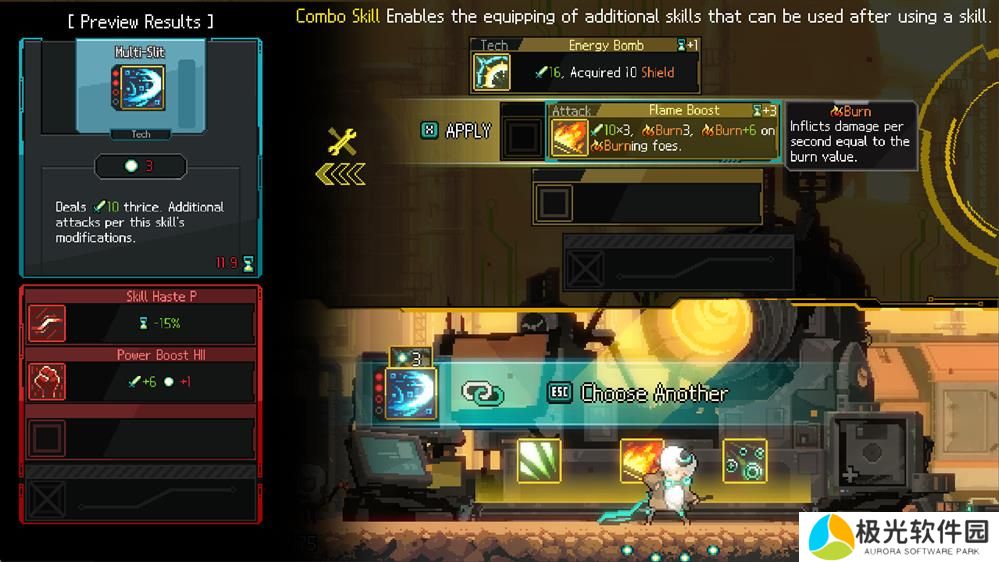Screen dimensions: 999x562
Task: Select the Energy Bomb tech skill
Action: [585, 66]
